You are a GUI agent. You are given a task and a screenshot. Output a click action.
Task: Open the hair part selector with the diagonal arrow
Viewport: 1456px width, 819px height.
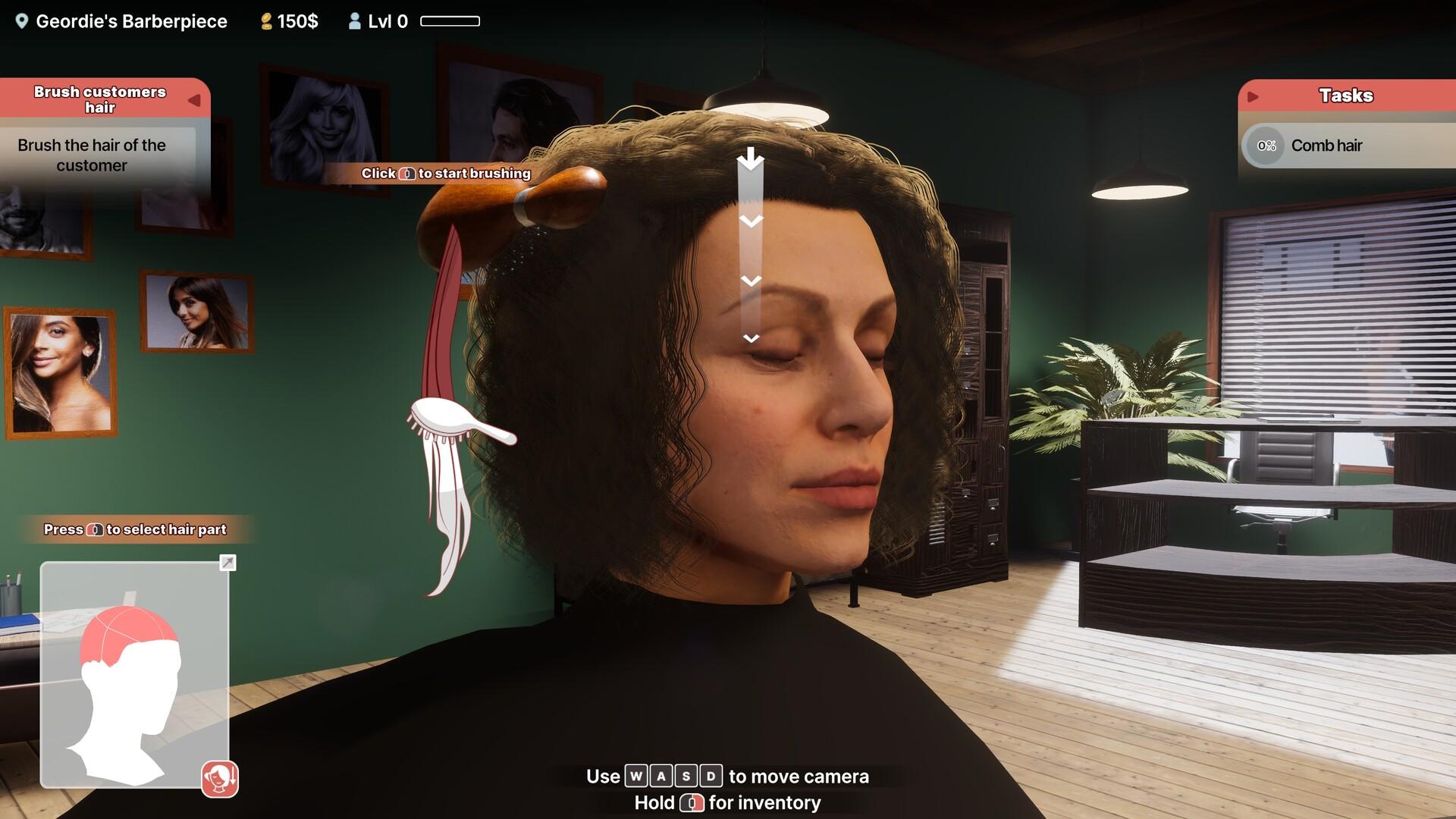pos(227,563)
